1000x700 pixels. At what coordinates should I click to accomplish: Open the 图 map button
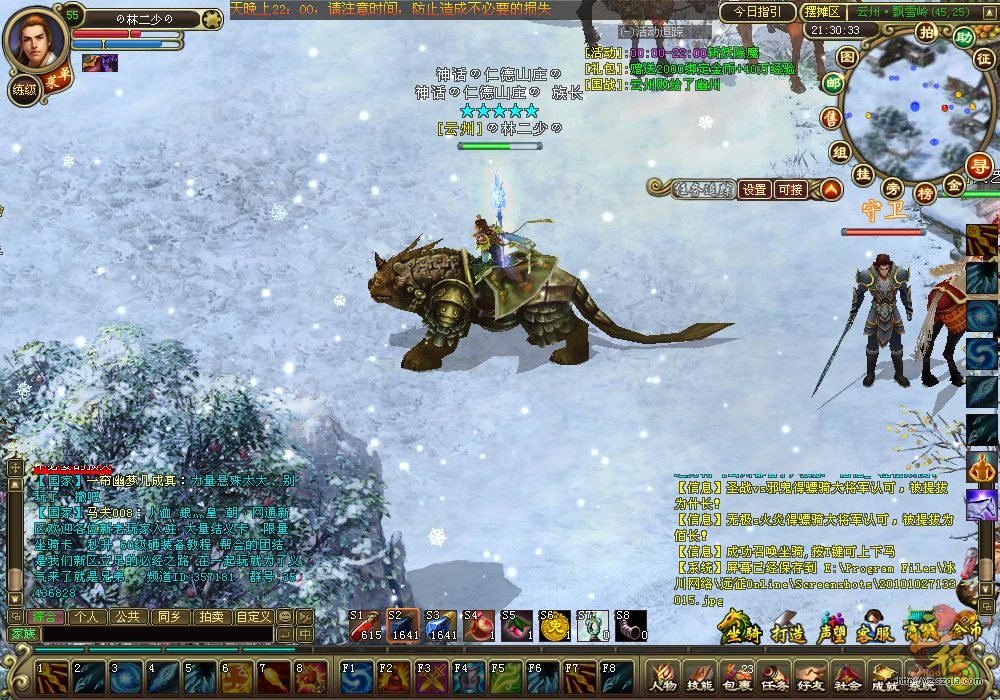(x=846, y=57)
